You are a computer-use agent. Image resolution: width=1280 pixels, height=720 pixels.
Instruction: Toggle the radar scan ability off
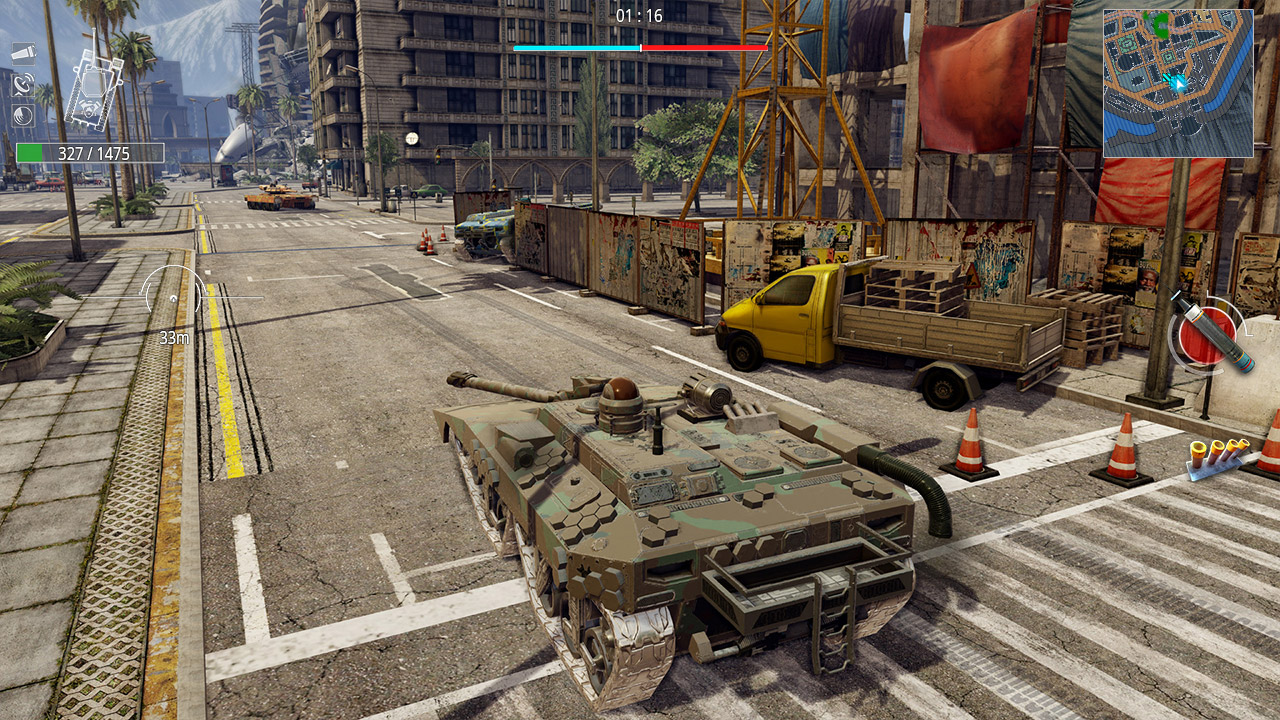tap(22, 84)
